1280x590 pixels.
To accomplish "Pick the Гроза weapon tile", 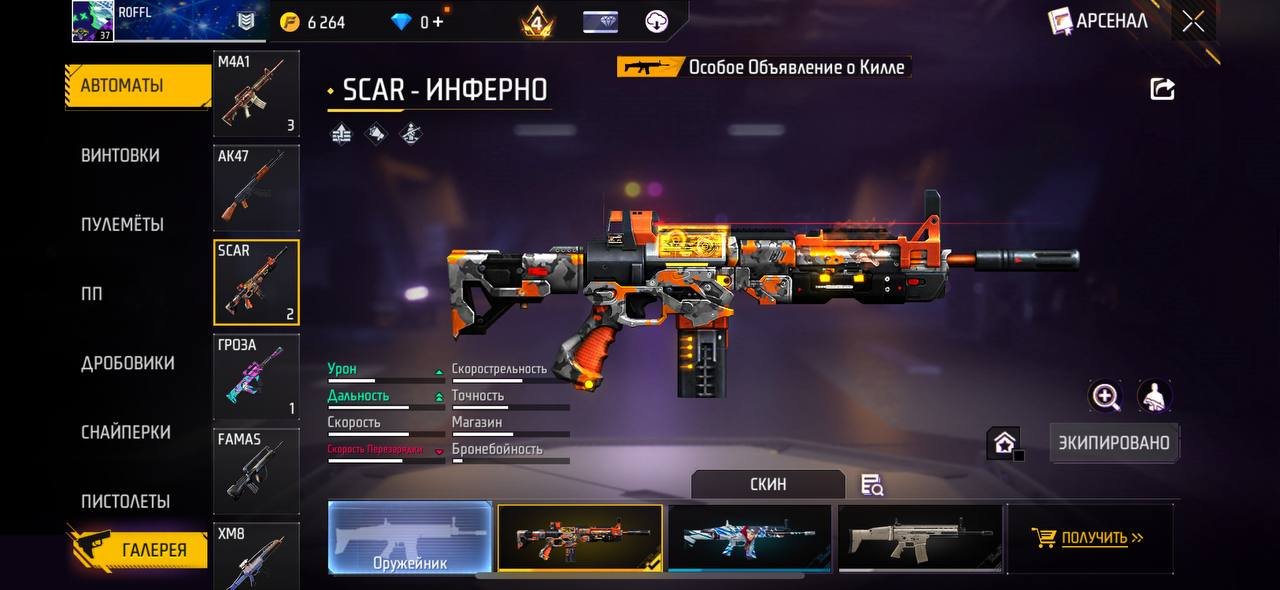I will click(x=256, y=377).
